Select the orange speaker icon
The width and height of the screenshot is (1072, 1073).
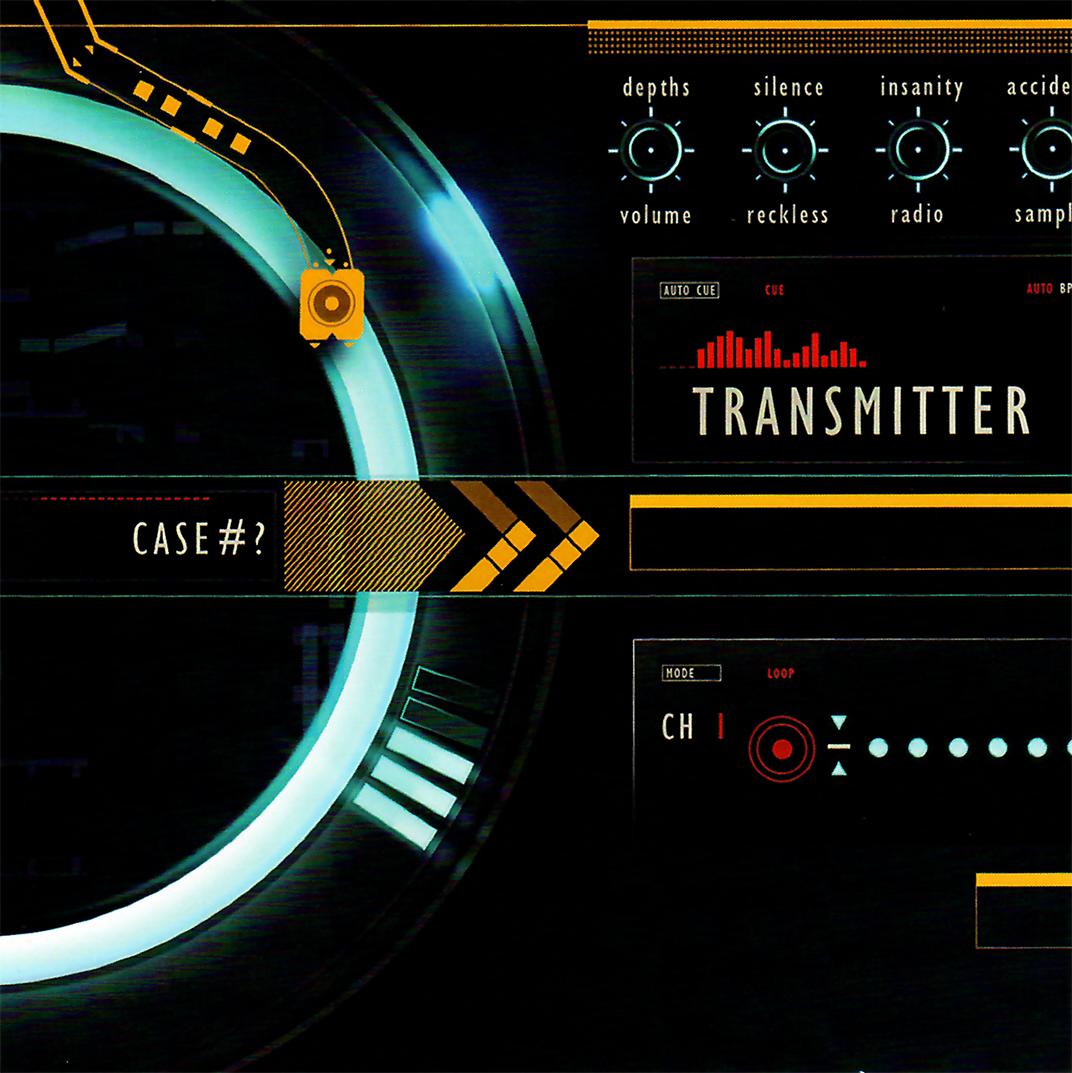click(x=331, y=303)
